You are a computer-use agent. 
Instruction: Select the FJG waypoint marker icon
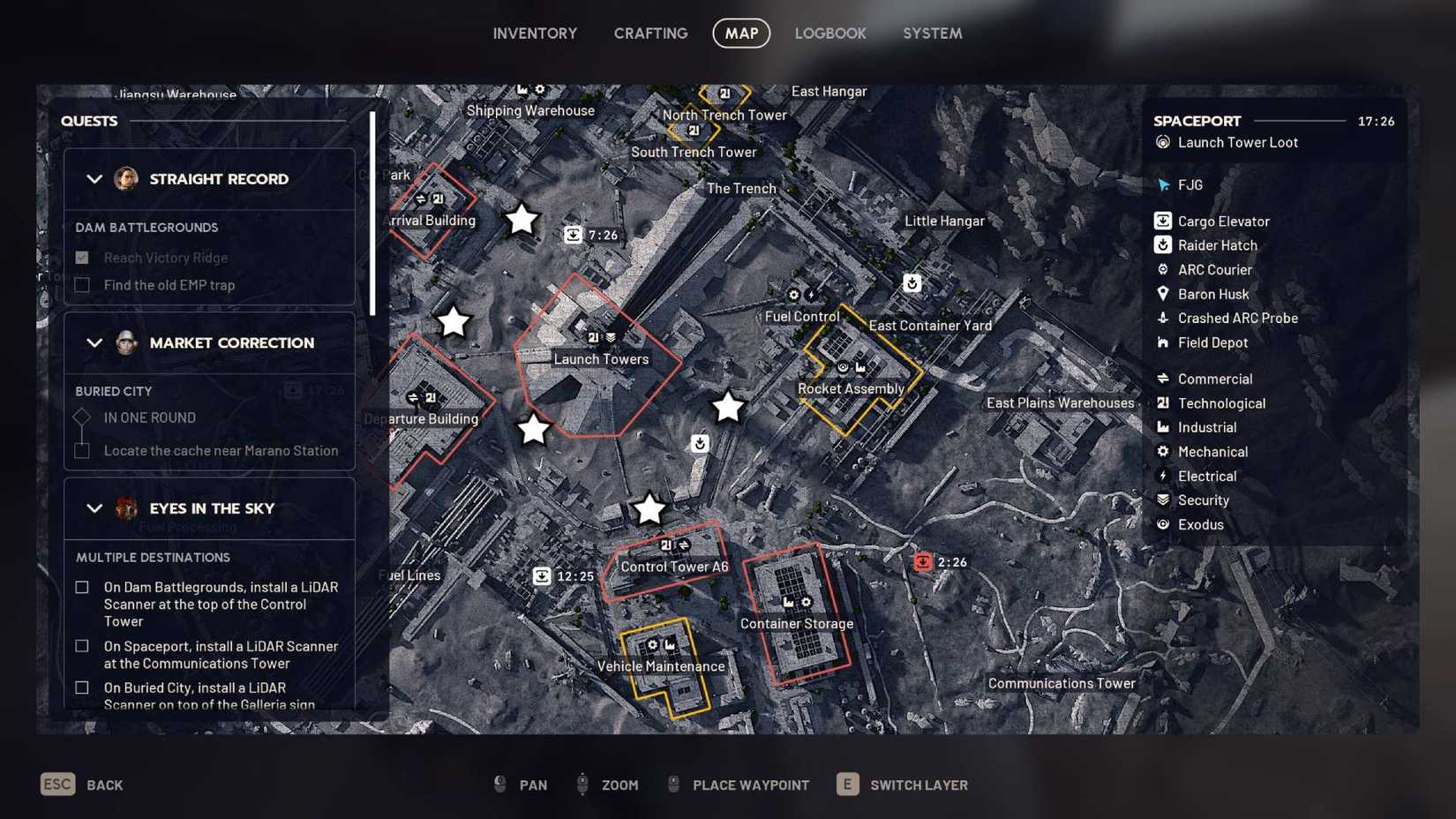1162,184
